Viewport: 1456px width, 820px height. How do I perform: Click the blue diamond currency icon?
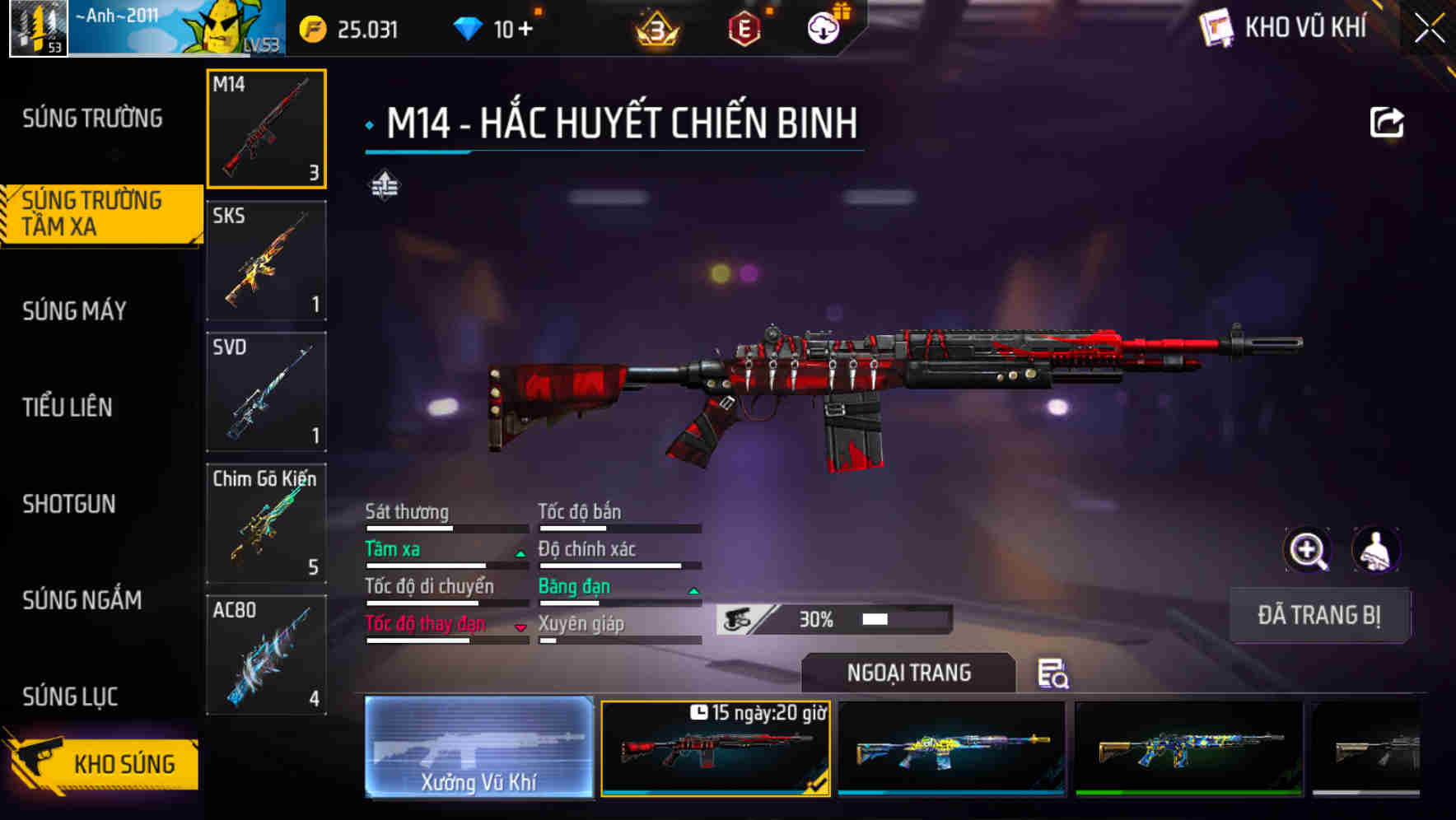pos(468,27)
